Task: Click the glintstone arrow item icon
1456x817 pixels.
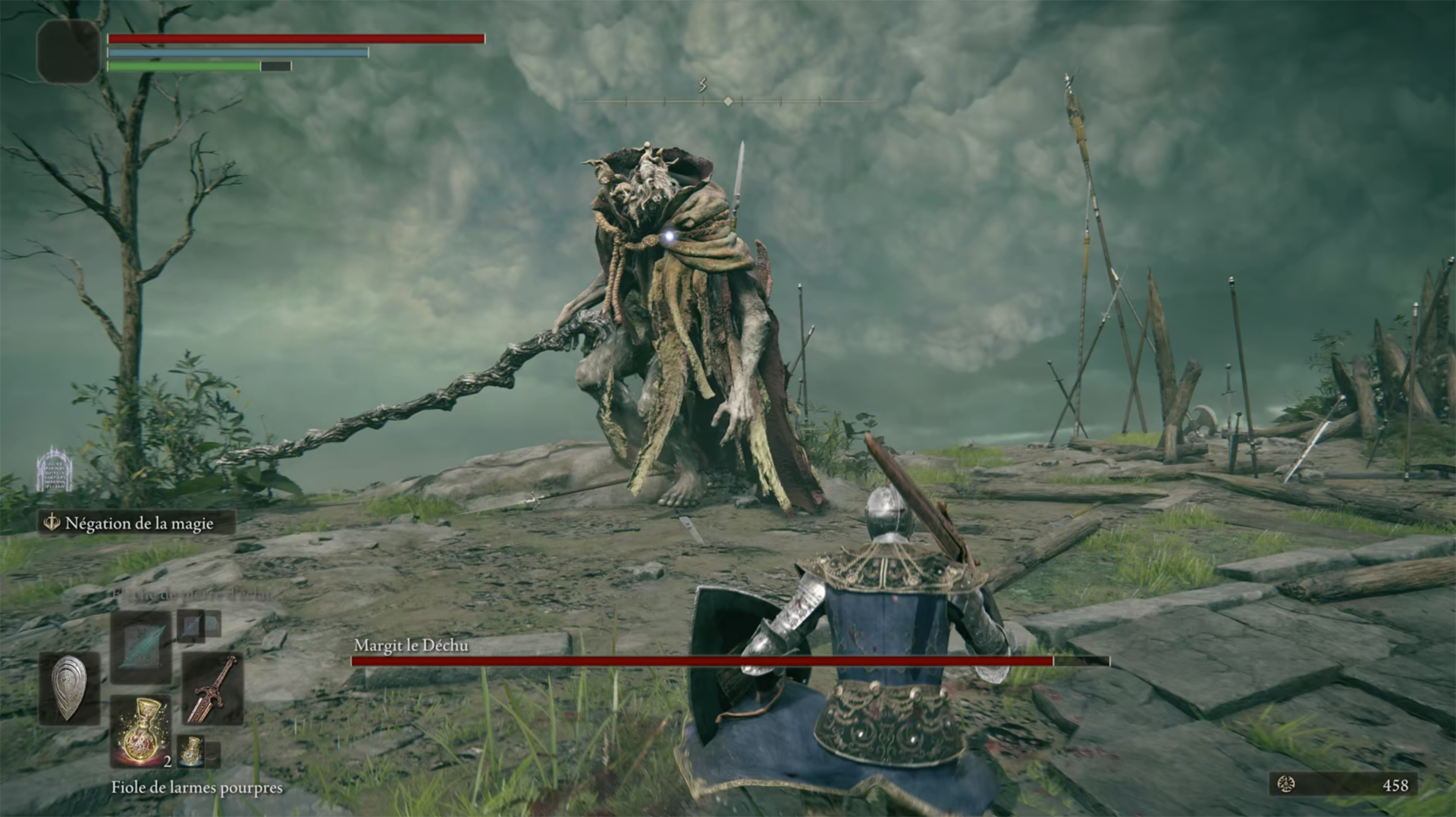Action: point(141,649)
